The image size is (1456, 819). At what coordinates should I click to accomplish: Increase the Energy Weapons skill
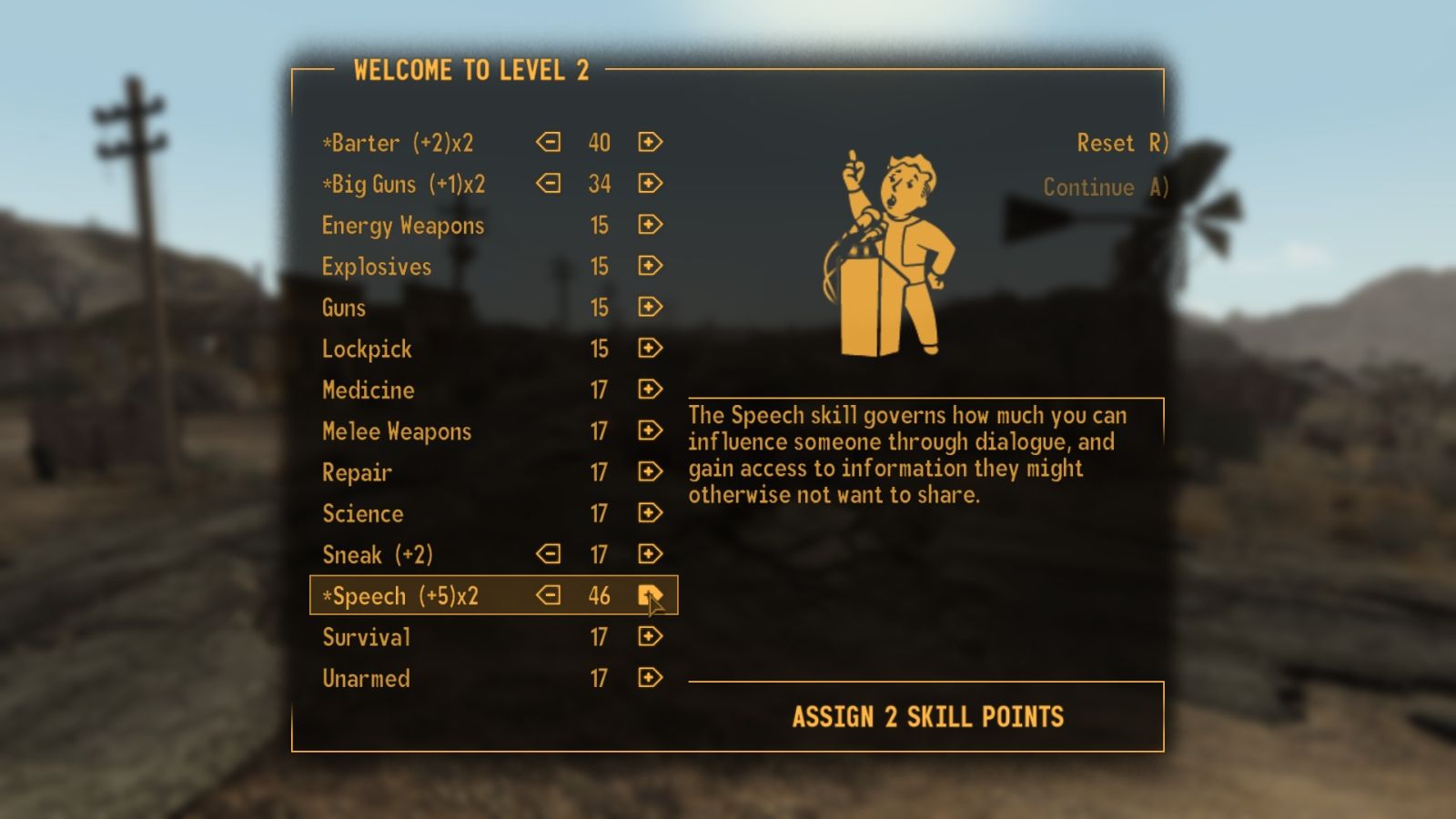pyautogui.click(x=650, y=225)
